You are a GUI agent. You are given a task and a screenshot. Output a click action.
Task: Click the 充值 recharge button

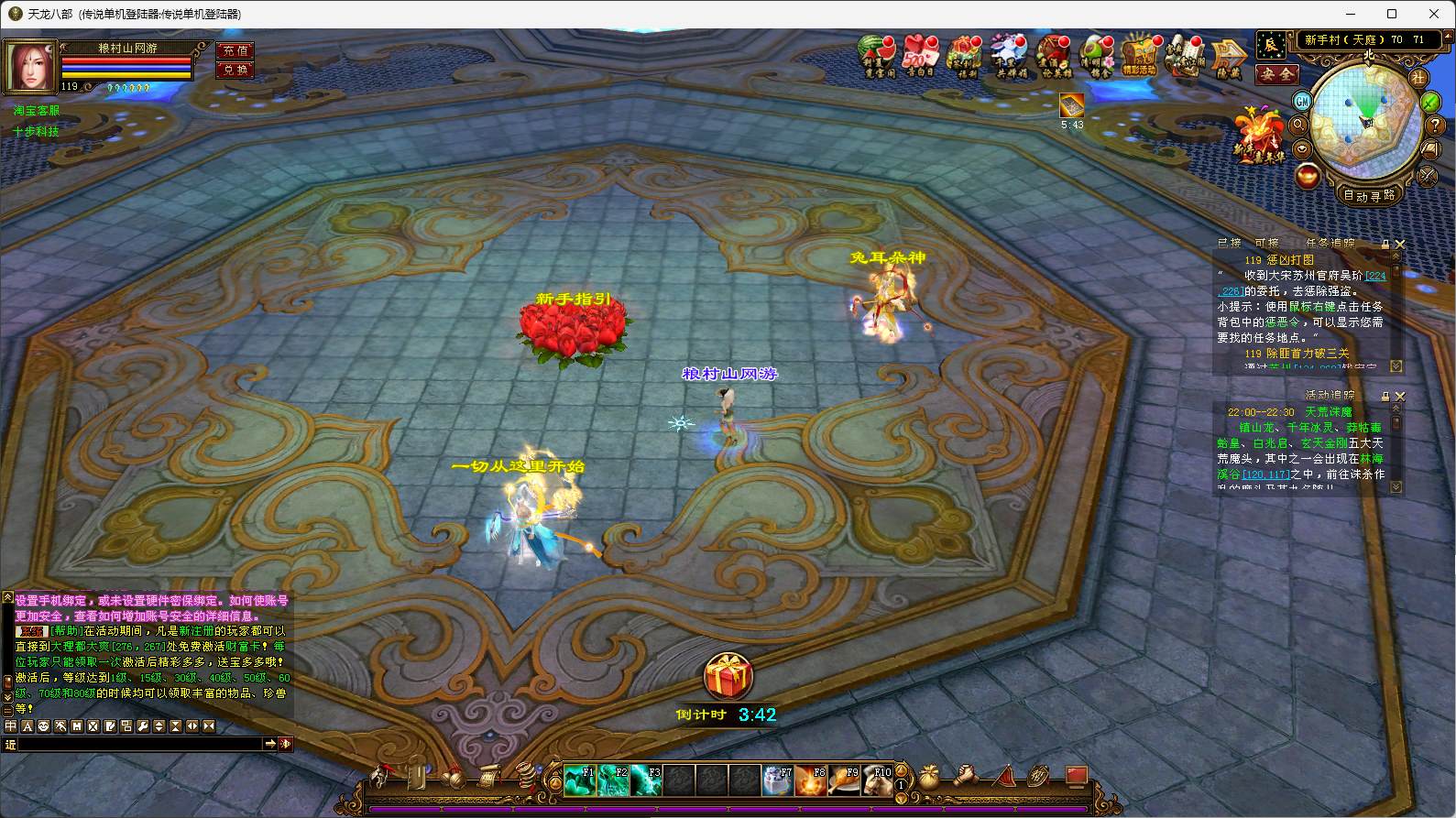235,51
